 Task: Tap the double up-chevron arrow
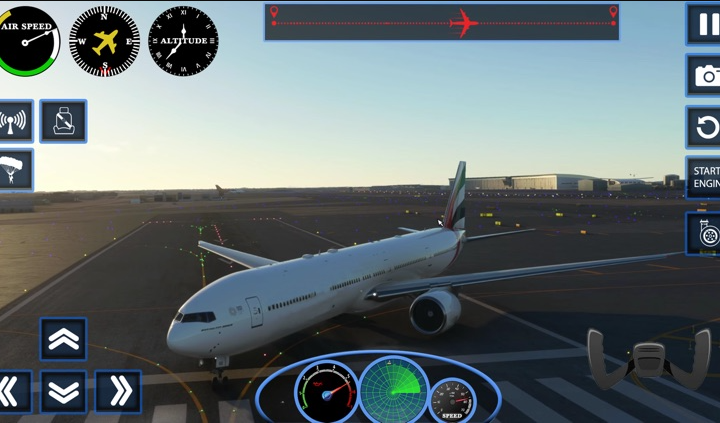(63, 339)
